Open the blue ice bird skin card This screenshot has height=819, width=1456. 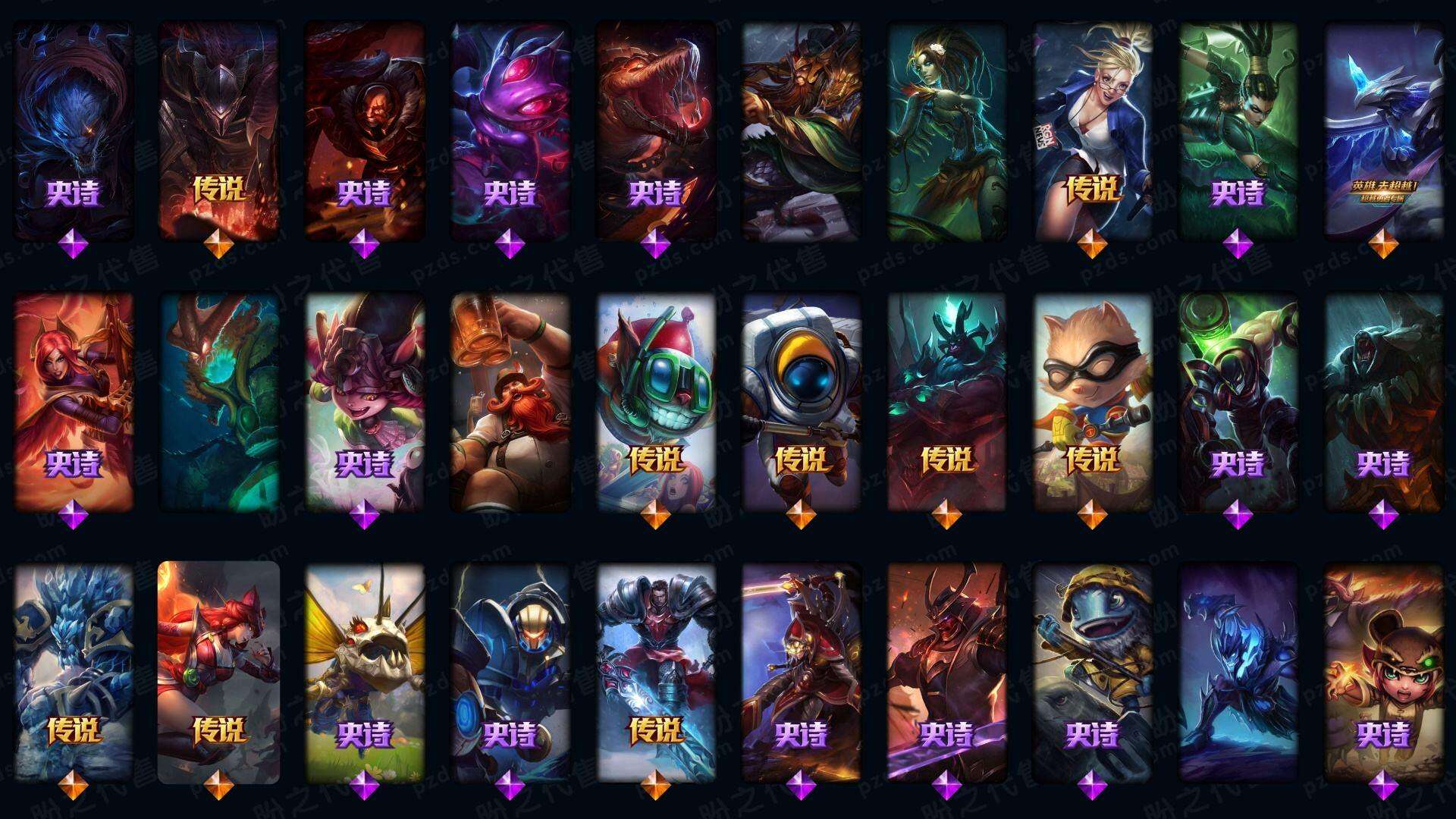pos(1383,129)
